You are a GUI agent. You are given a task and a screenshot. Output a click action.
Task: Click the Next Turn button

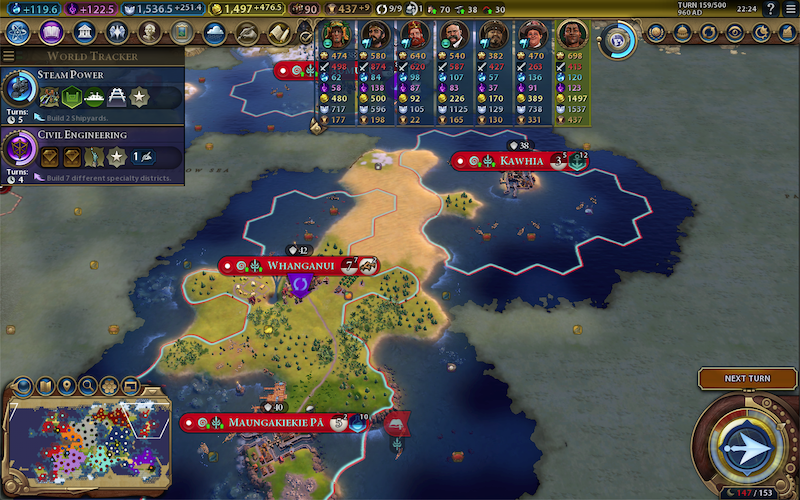point(747,378)
